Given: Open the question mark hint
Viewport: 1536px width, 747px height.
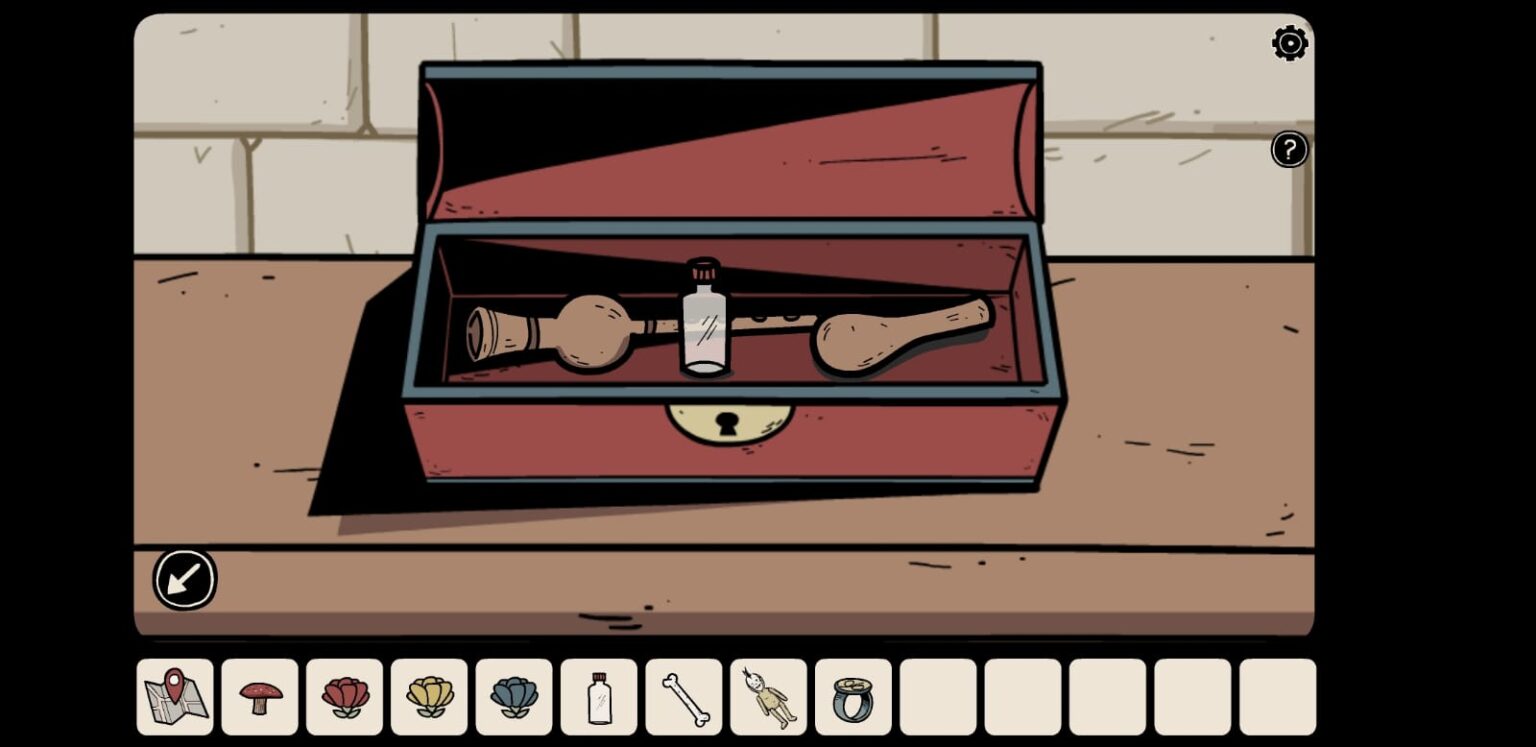Looking at the screenshot, I should [x=1289, y=149].
